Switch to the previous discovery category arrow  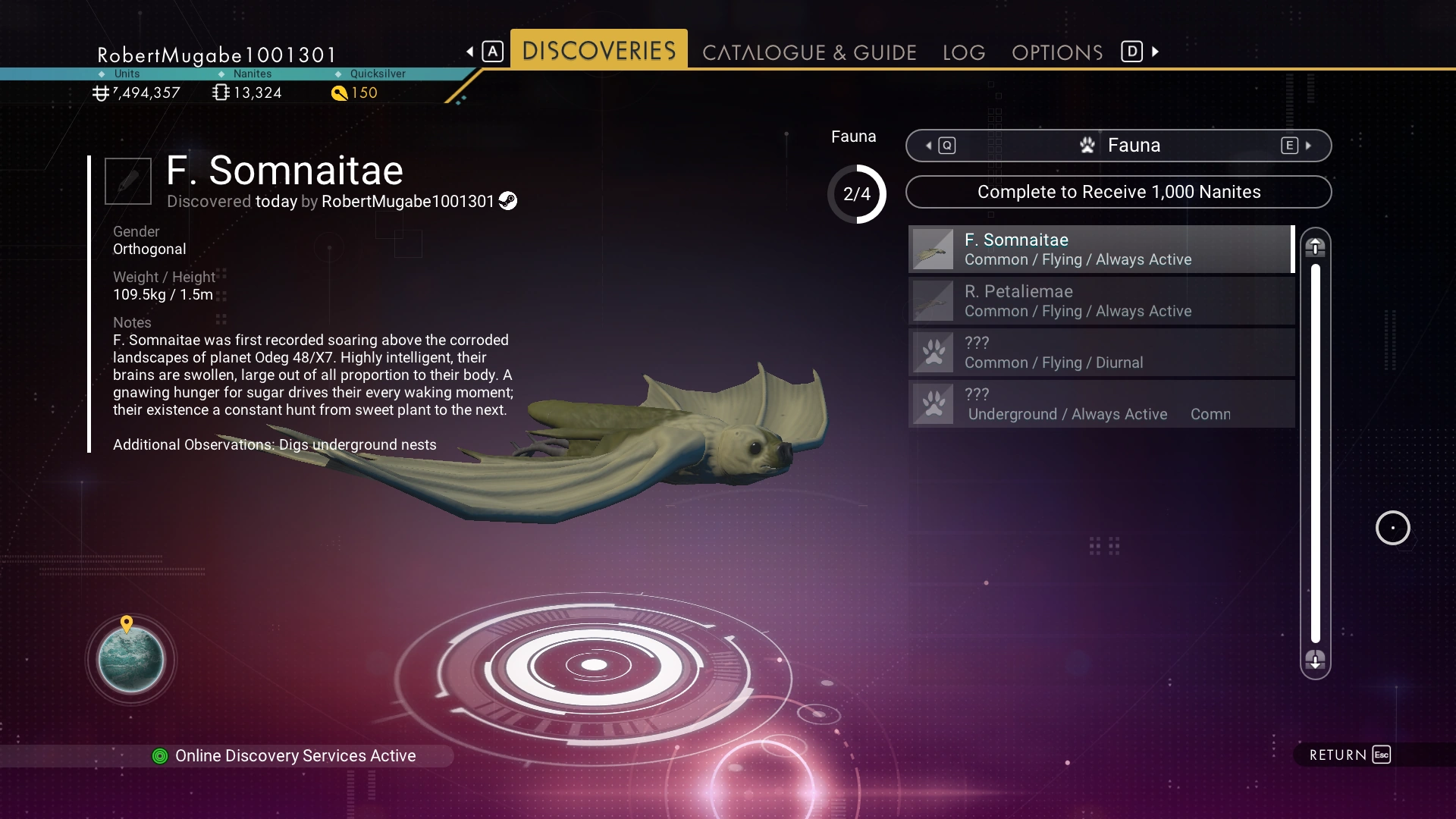click(x=930, y=146)
